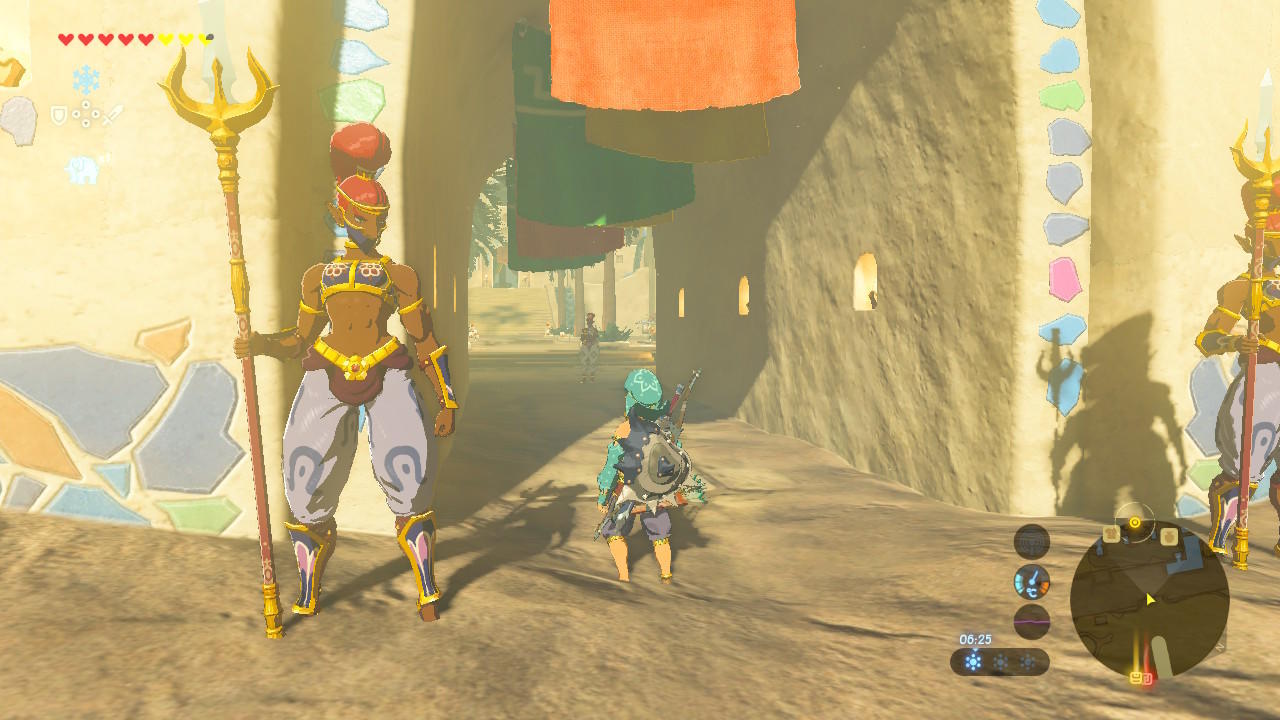Open the Sheikah Sensor indicator
The image size is (1280, 720).
click(1031, 541)
